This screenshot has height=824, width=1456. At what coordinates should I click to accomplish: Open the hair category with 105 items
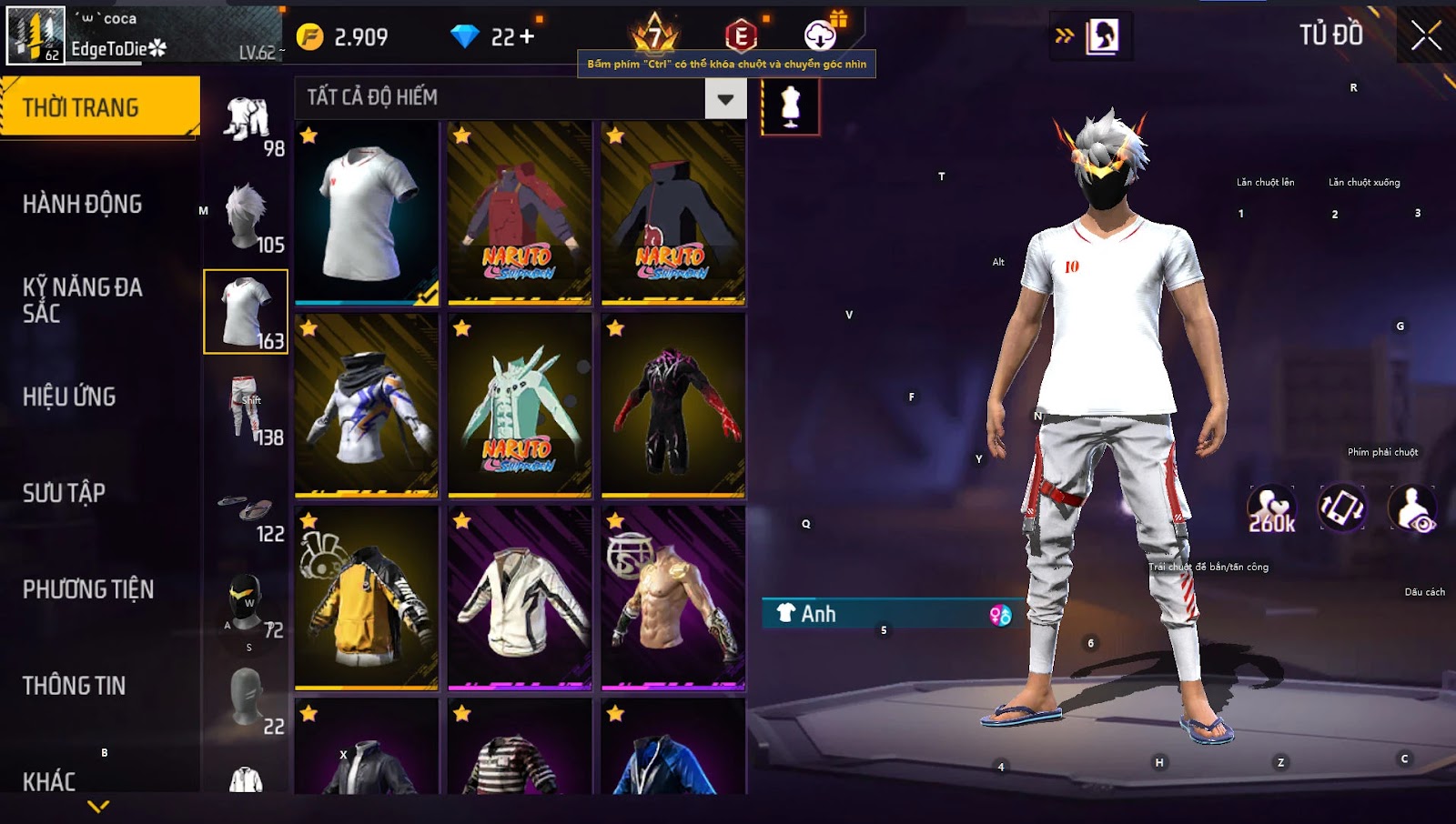247,216
